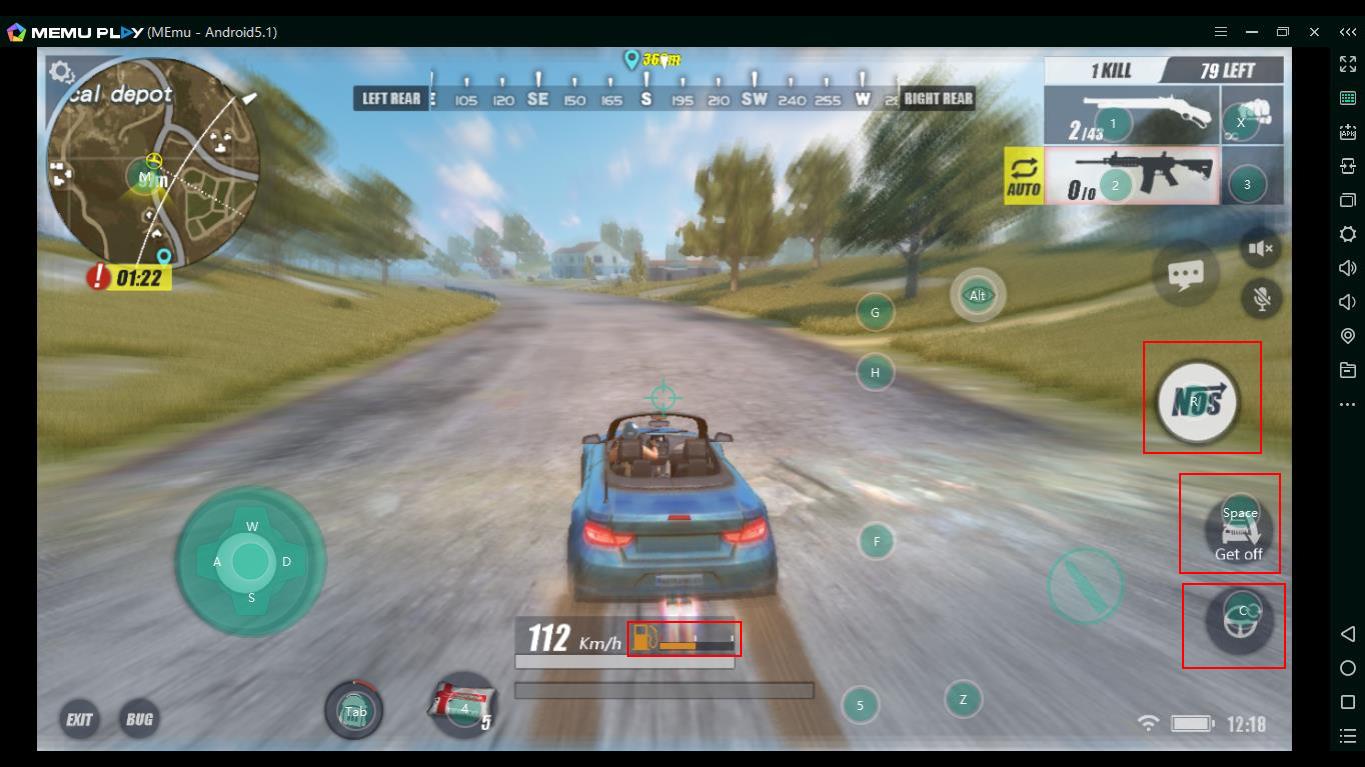Look toward LEFT REAR
1365x767 pixels.
click(x=391, y=98)
